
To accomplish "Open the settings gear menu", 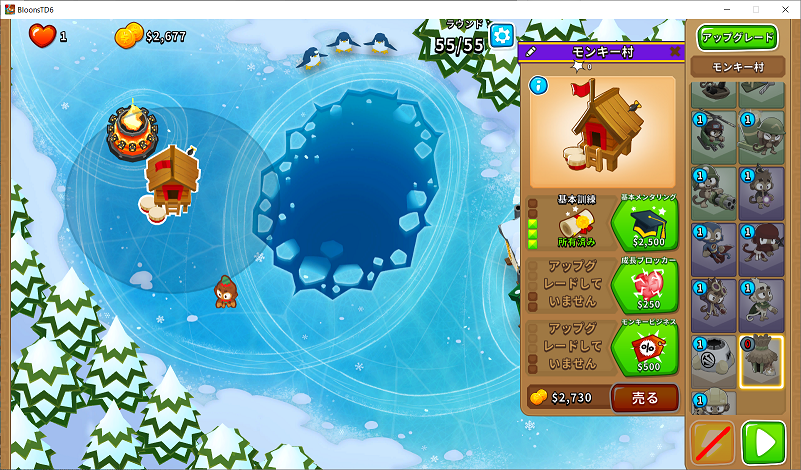I will pos(501,37).
